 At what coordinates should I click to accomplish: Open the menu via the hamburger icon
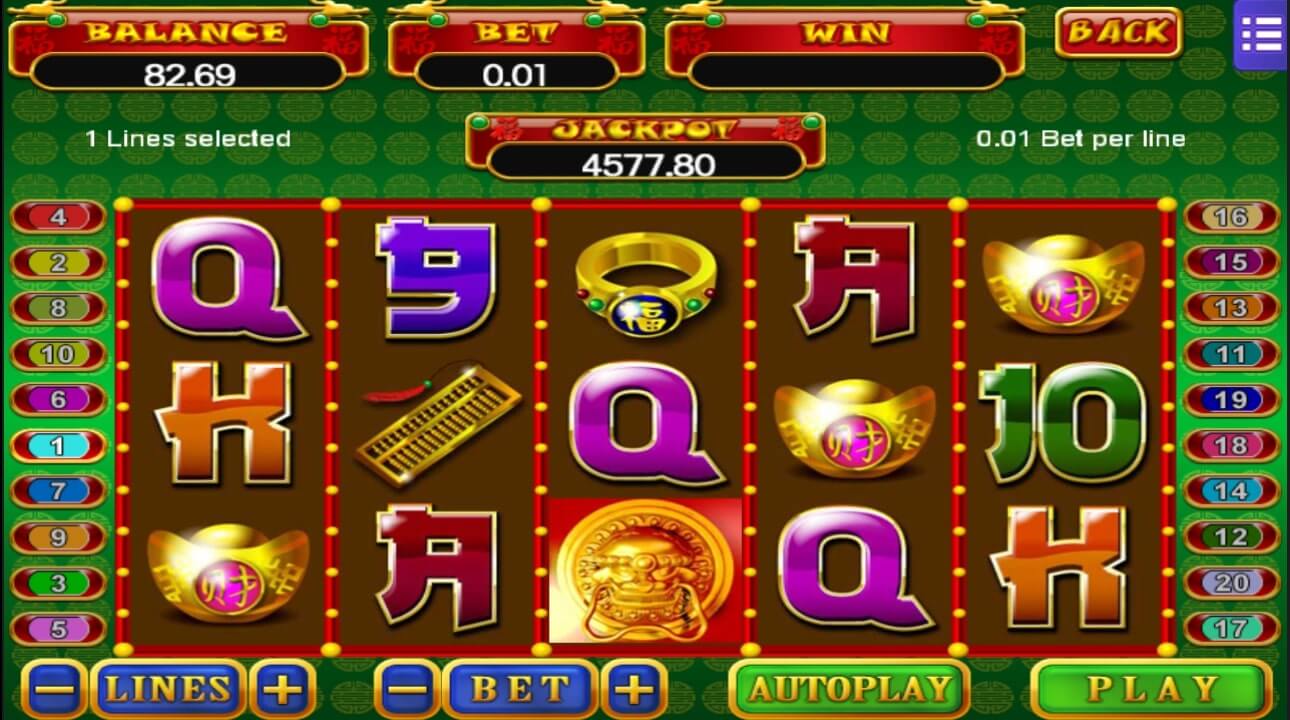tap(1261, 35)
